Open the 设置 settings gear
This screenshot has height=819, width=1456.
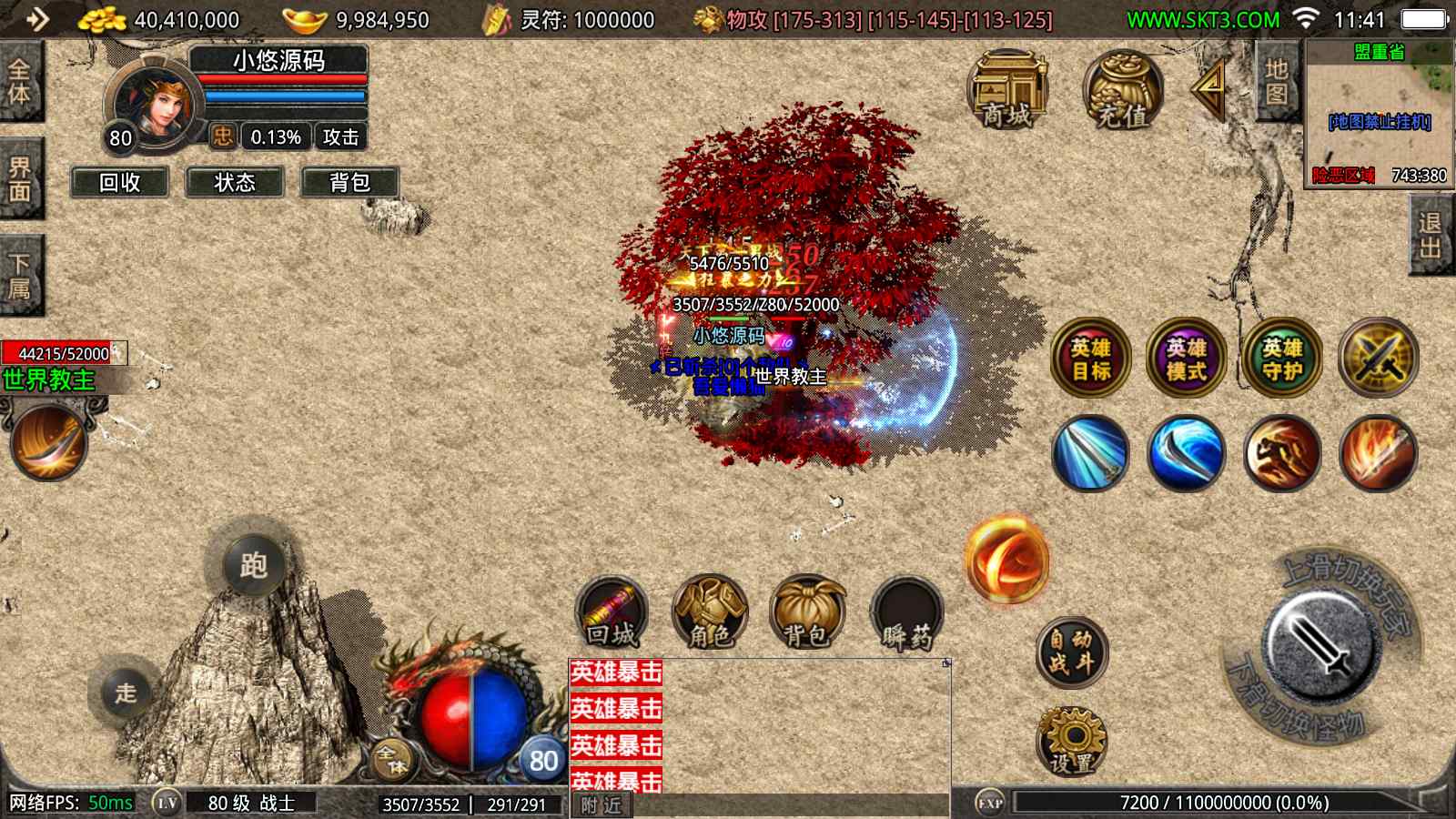click(x=1071, y=742)
